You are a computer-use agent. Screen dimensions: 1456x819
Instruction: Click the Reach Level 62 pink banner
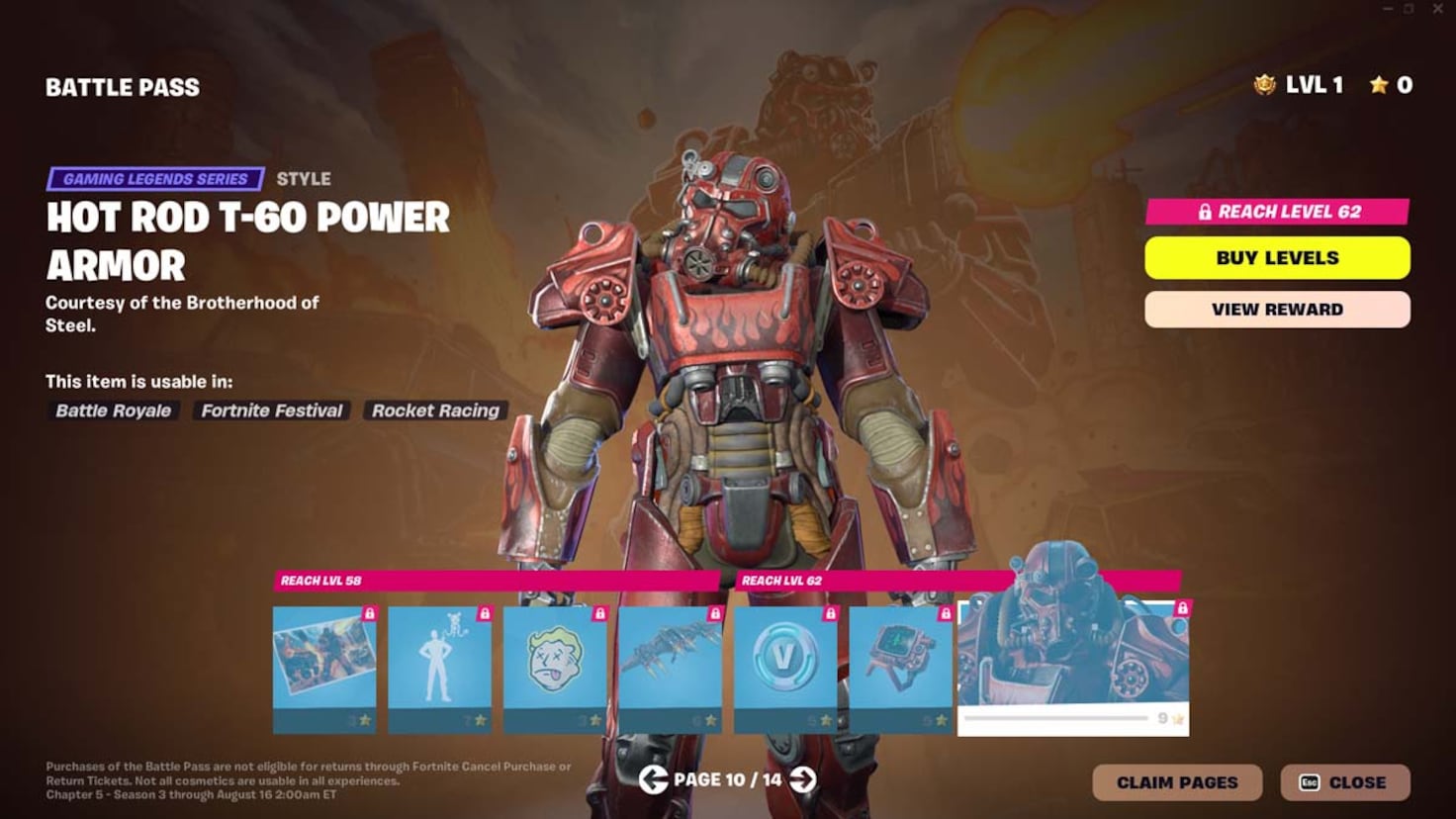pyautogui.click(x=1277, y=212)
